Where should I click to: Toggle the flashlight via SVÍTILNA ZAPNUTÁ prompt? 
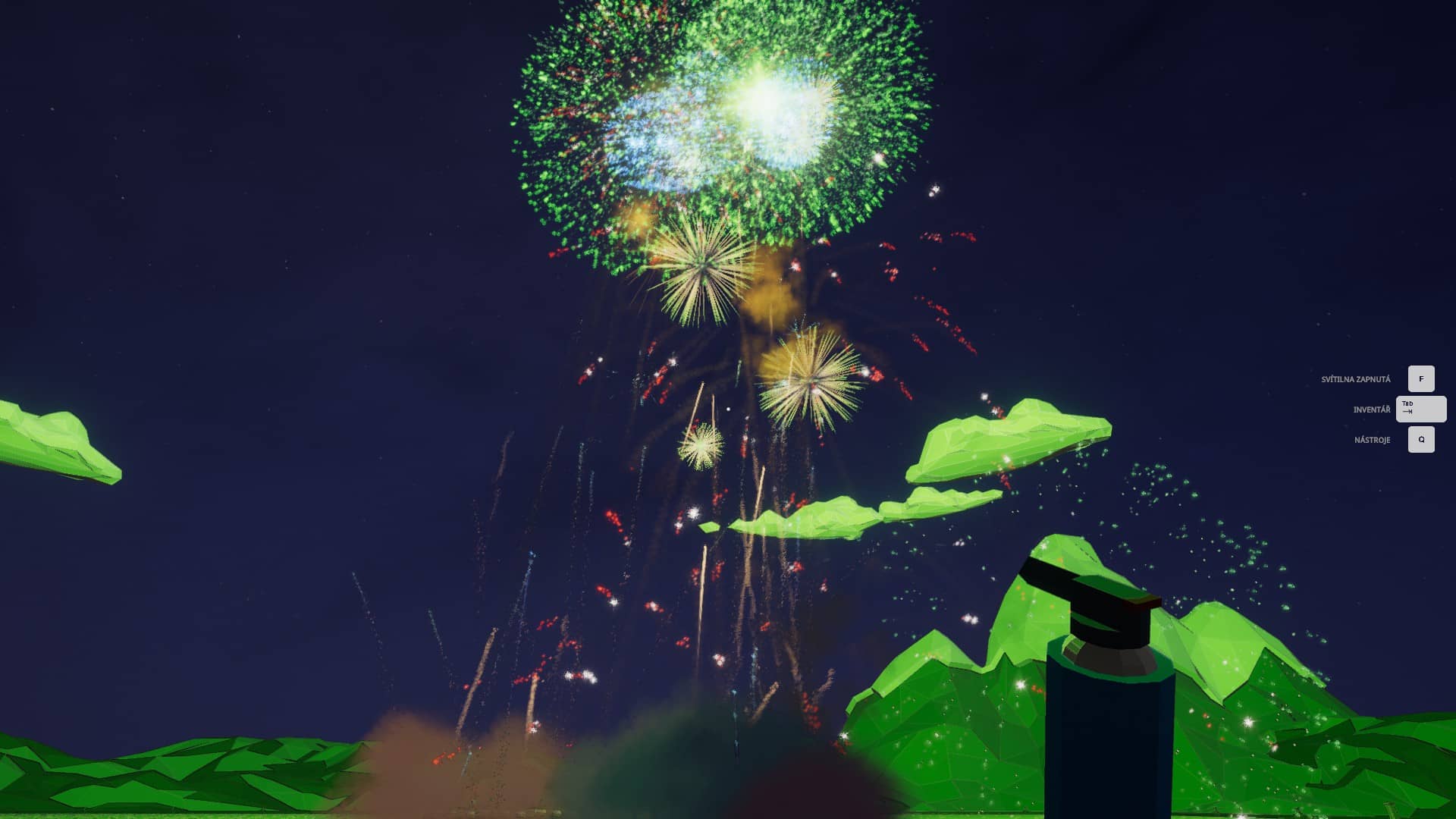[x=1420, y=378]
